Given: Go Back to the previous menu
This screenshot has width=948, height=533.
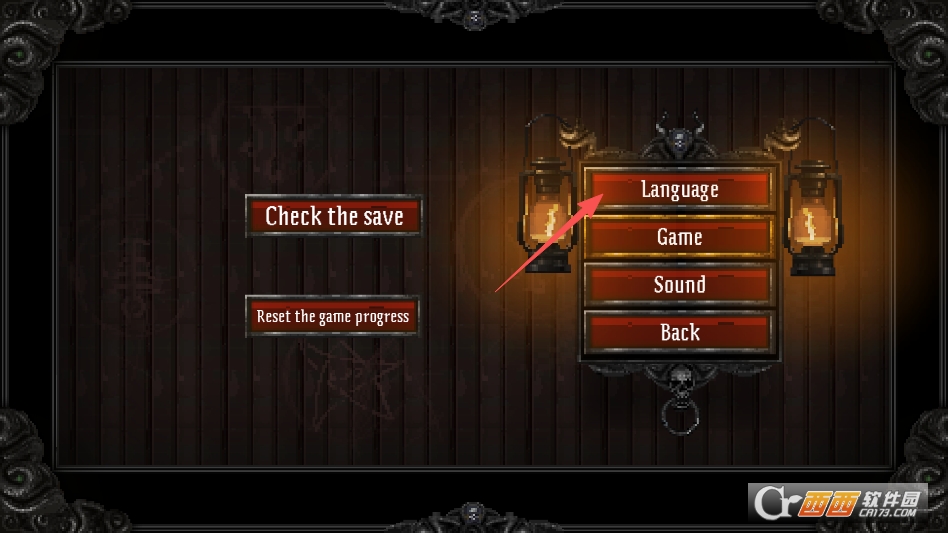Looking at the screenshot, I should coord(679,332).
